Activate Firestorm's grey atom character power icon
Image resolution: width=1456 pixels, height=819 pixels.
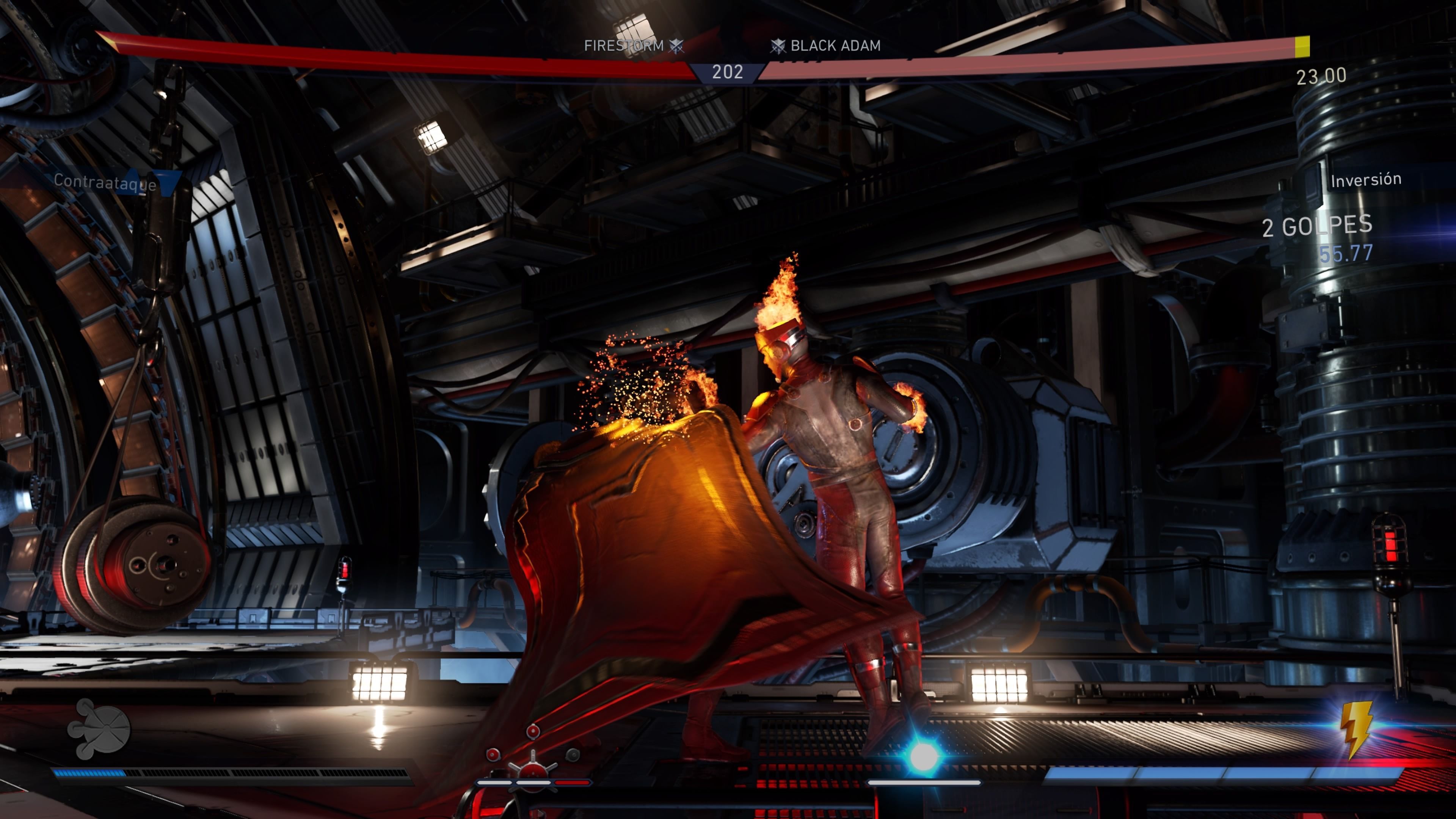pos(99,728)
